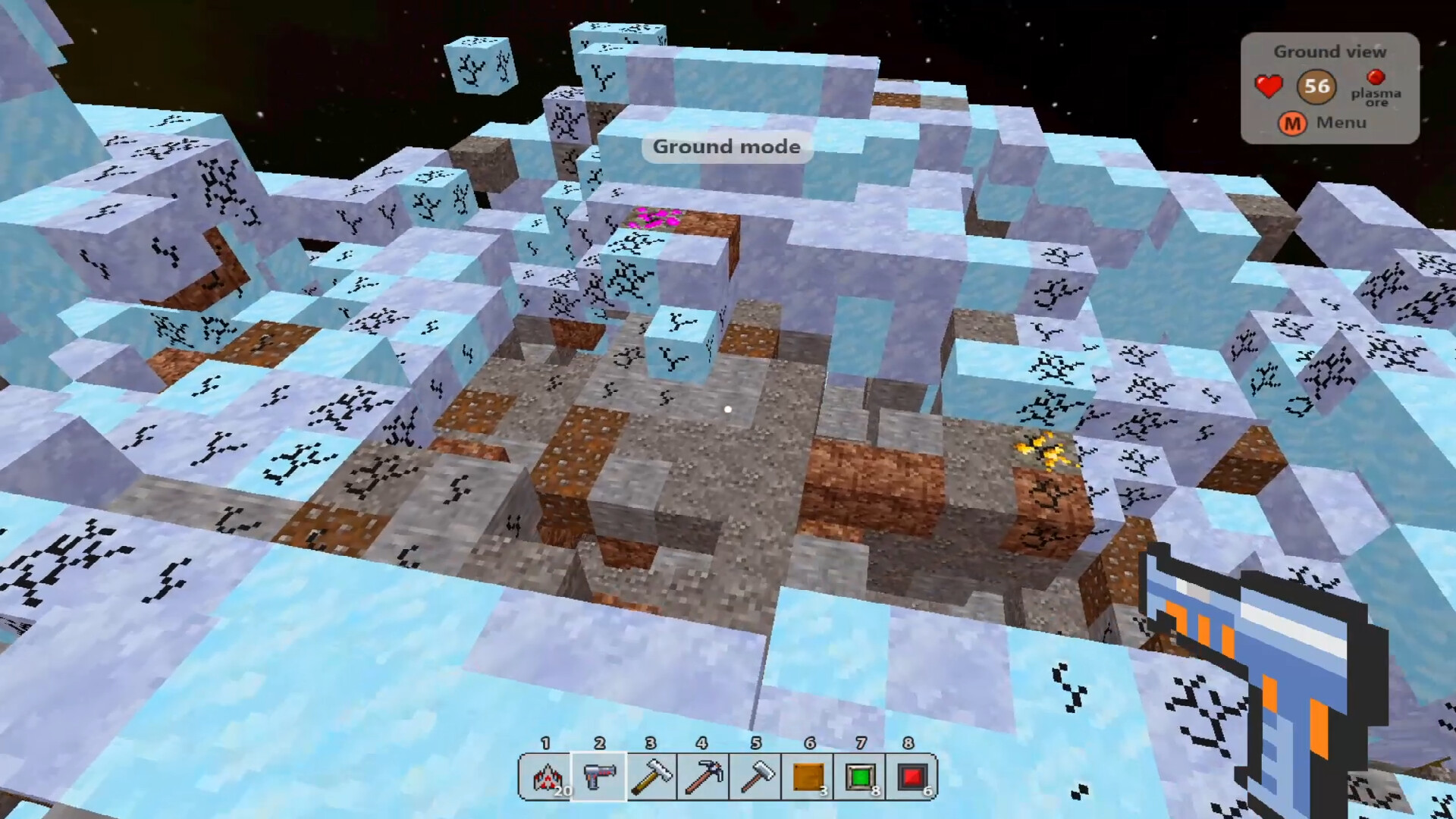1456x819 pixels.
Task: Equip the plasma gun in hotbar slot 2
Action: (x=599, y=775)
